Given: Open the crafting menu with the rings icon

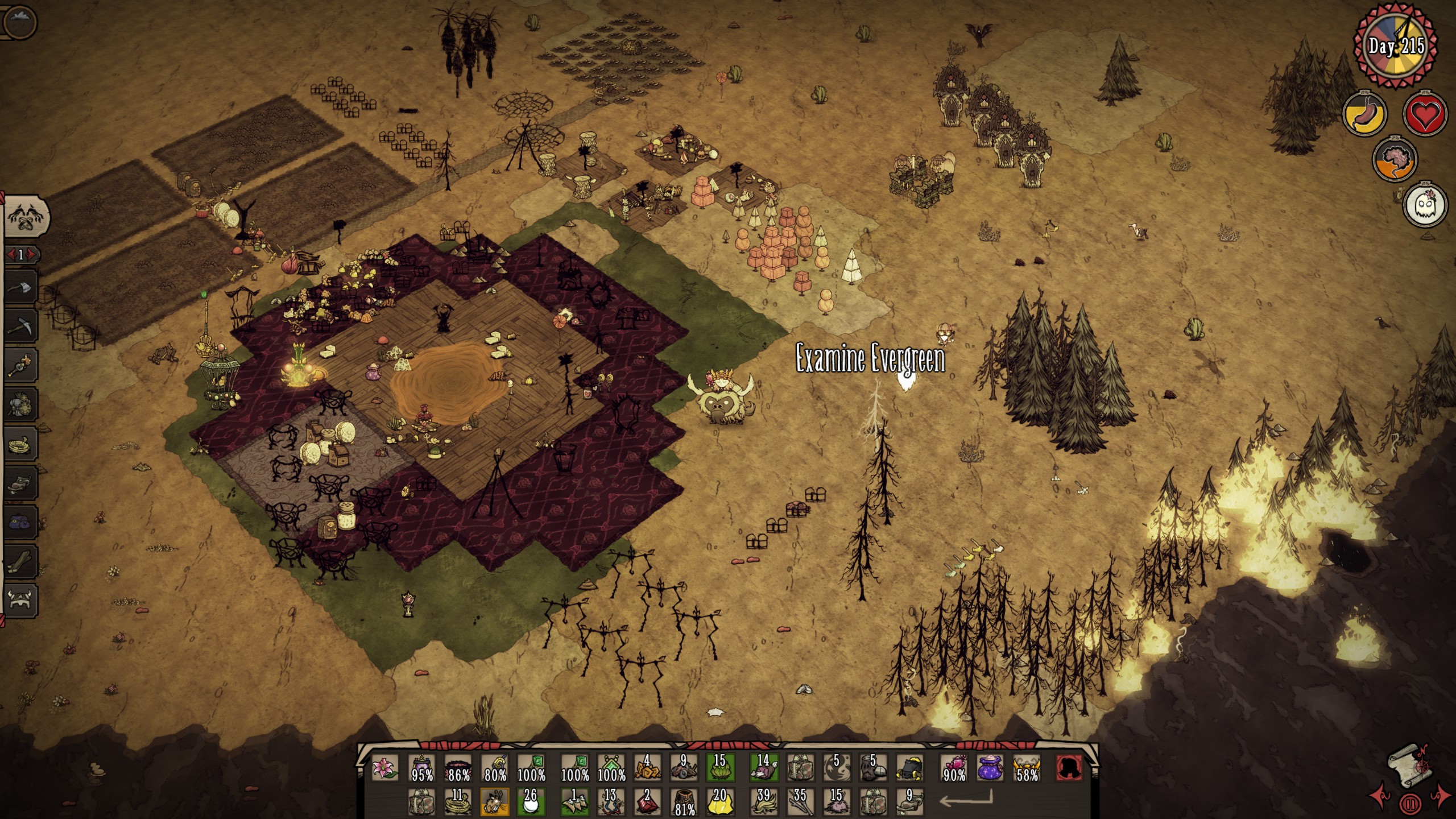Looking at the screenshot, I should pyautogui.click(x=27, y=216).
